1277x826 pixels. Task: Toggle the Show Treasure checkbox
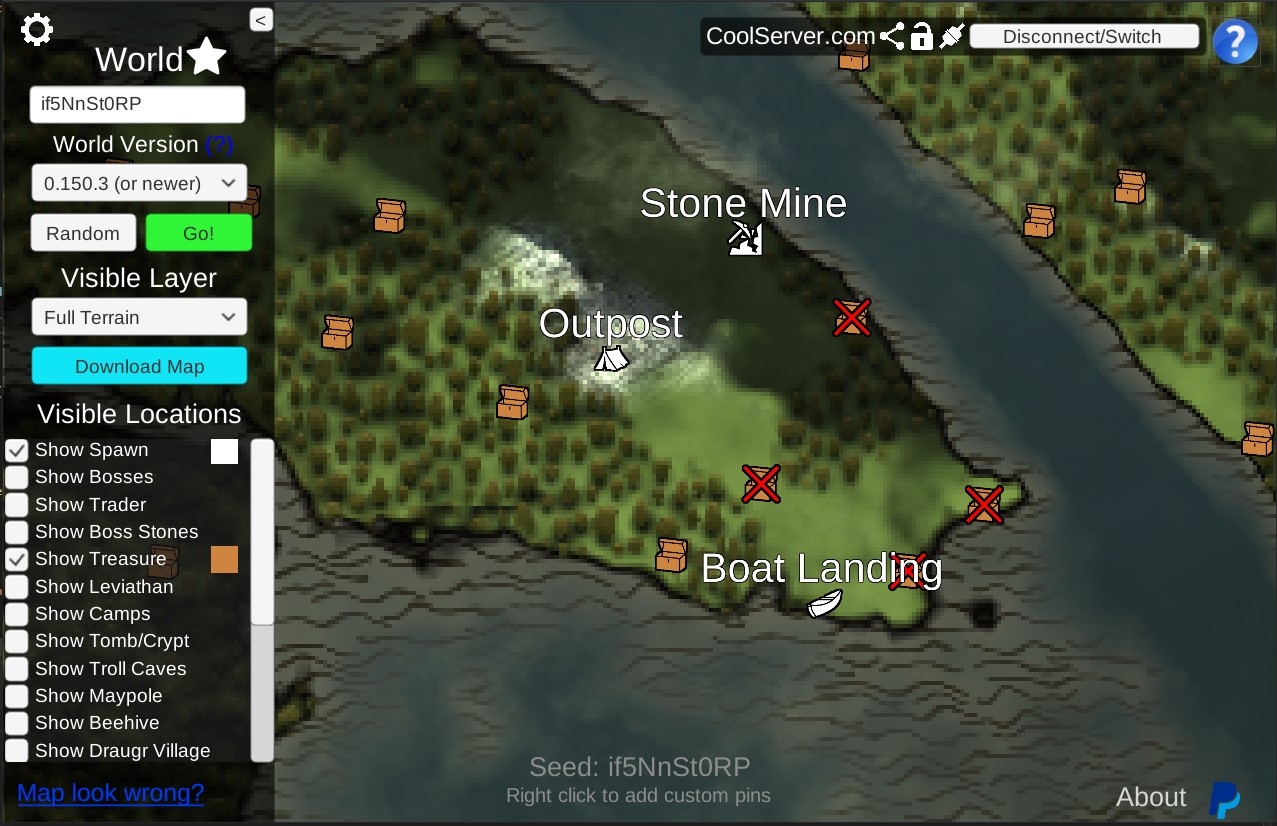point(17,560)
